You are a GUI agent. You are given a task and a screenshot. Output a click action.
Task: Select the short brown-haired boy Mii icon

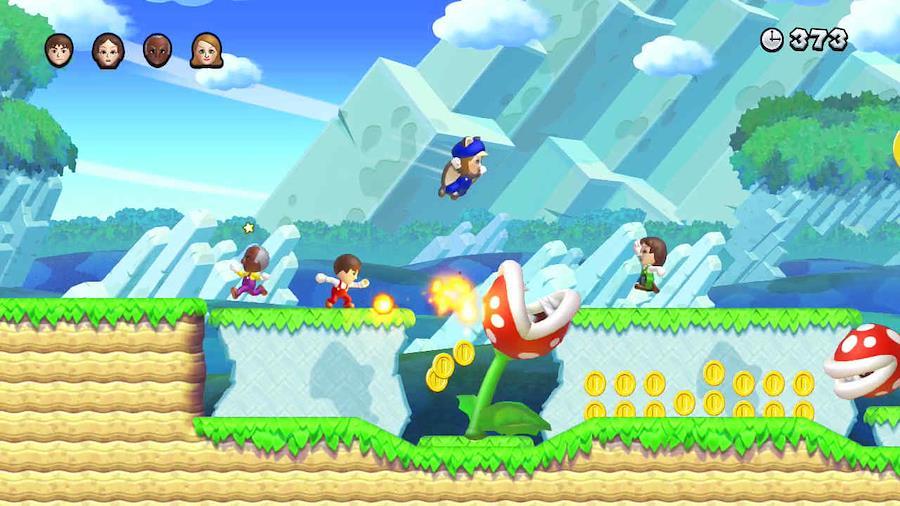59,49
